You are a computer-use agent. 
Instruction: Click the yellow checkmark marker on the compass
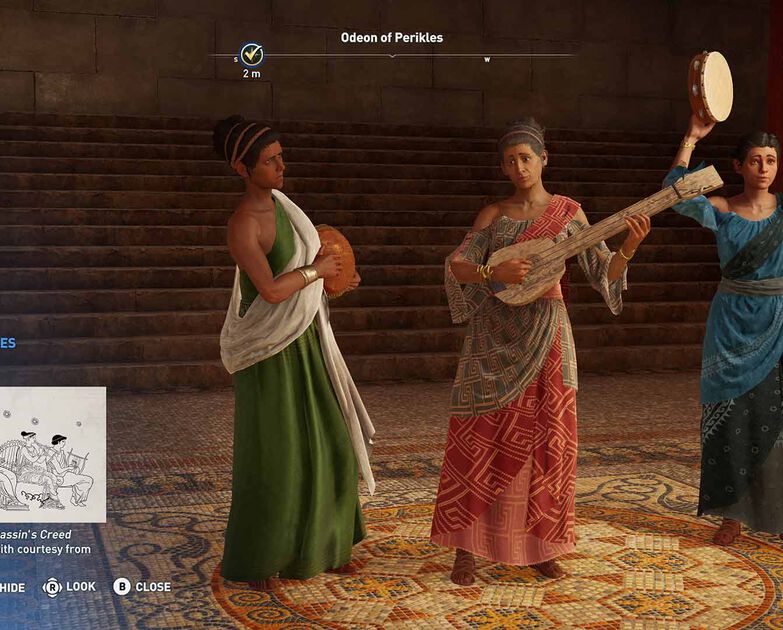252,54
